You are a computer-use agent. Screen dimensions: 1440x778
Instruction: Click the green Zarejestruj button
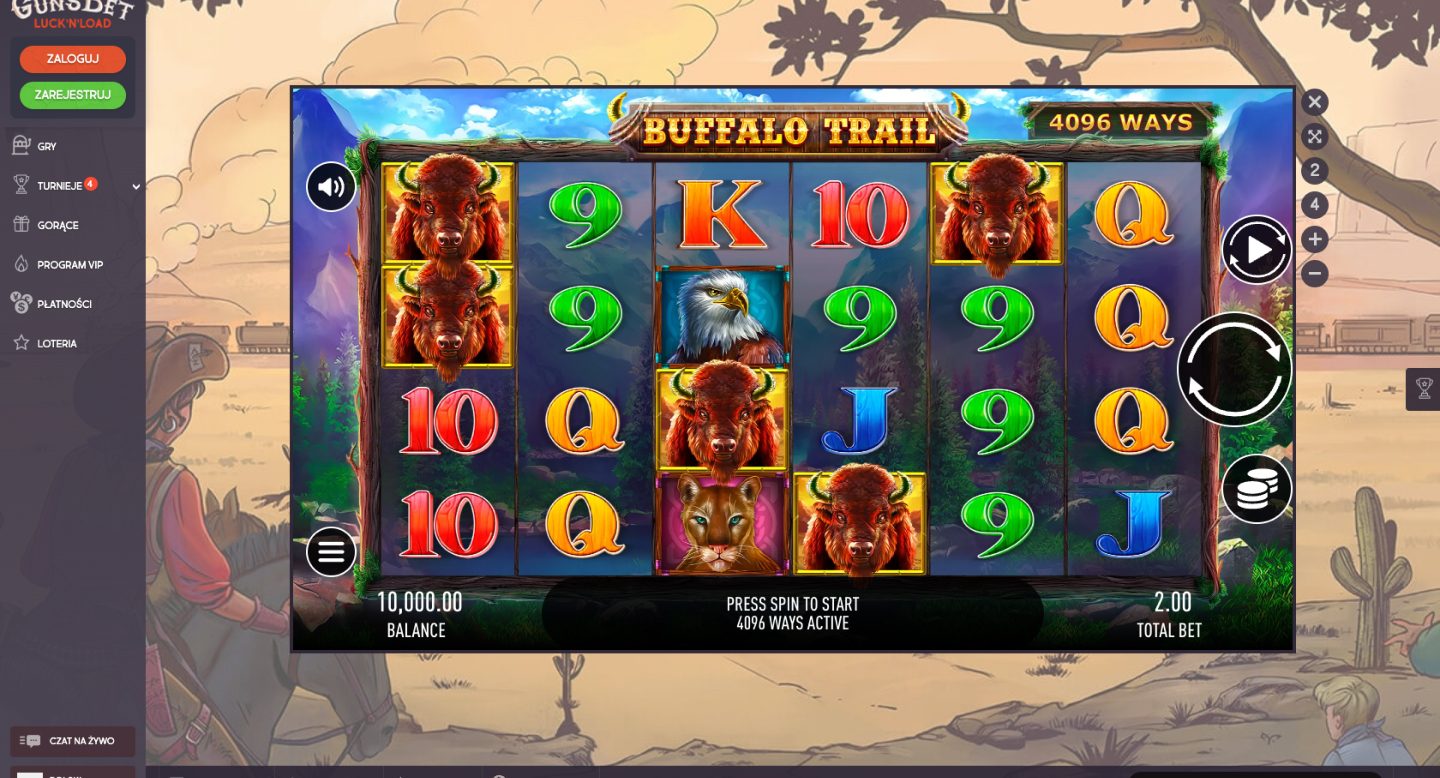pyautogui.click(x=72, y=95)
